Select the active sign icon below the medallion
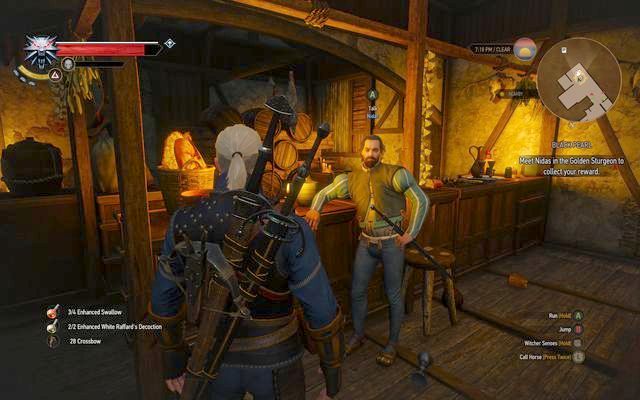 [x=40, y=74]
